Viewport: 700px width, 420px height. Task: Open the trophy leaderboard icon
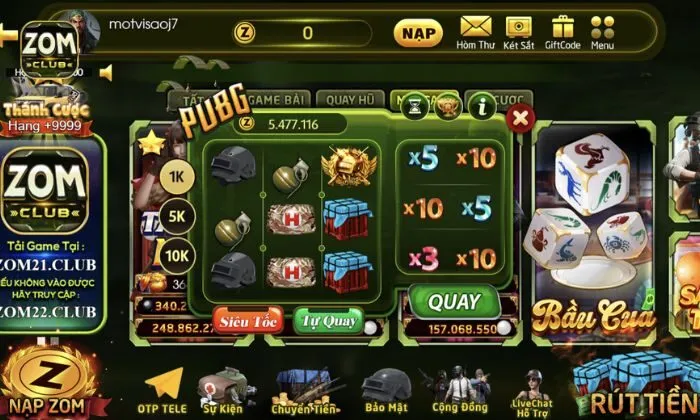point(448,104)
